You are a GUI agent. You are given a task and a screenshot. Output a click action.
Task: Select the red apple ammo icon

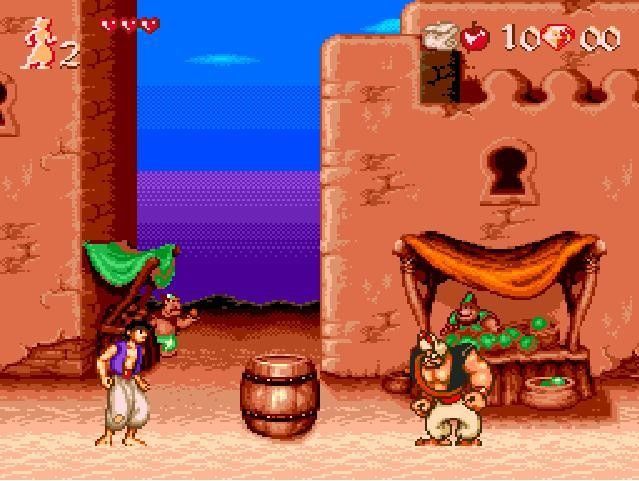[x=474, y=39]
